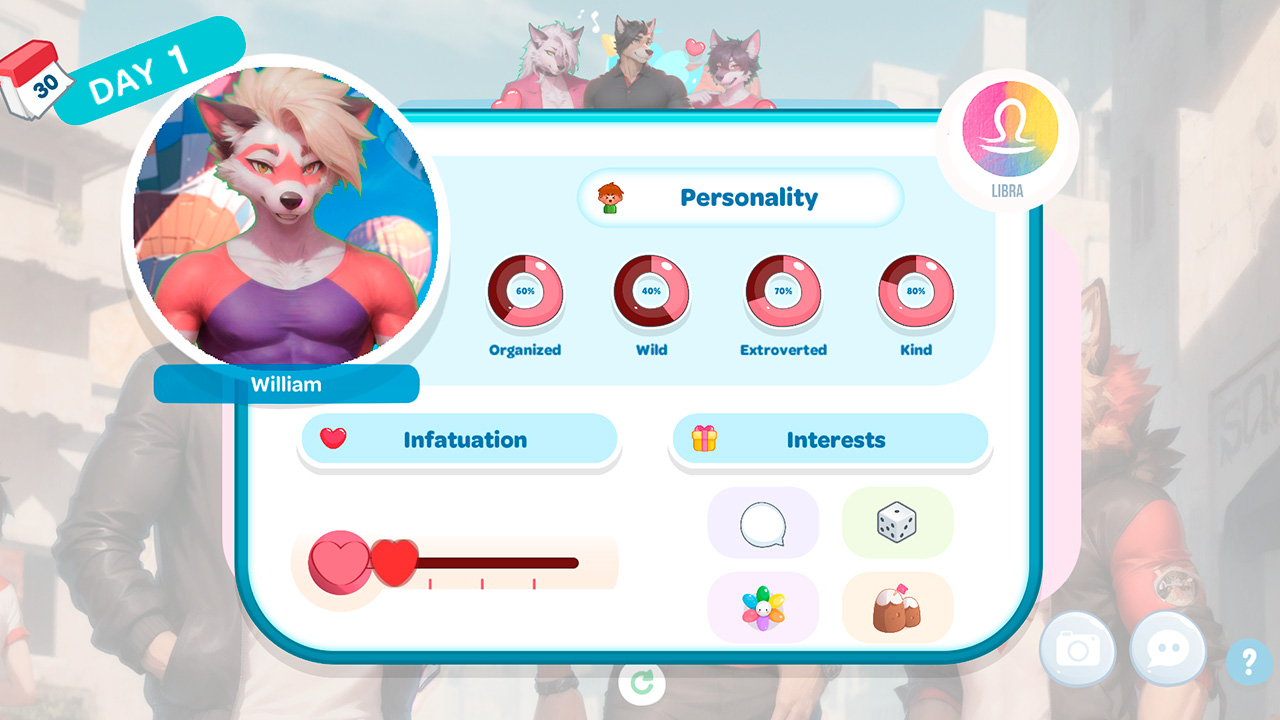Select the Personality header tab
Viewport: 1280px width, 720px height.
748,197
